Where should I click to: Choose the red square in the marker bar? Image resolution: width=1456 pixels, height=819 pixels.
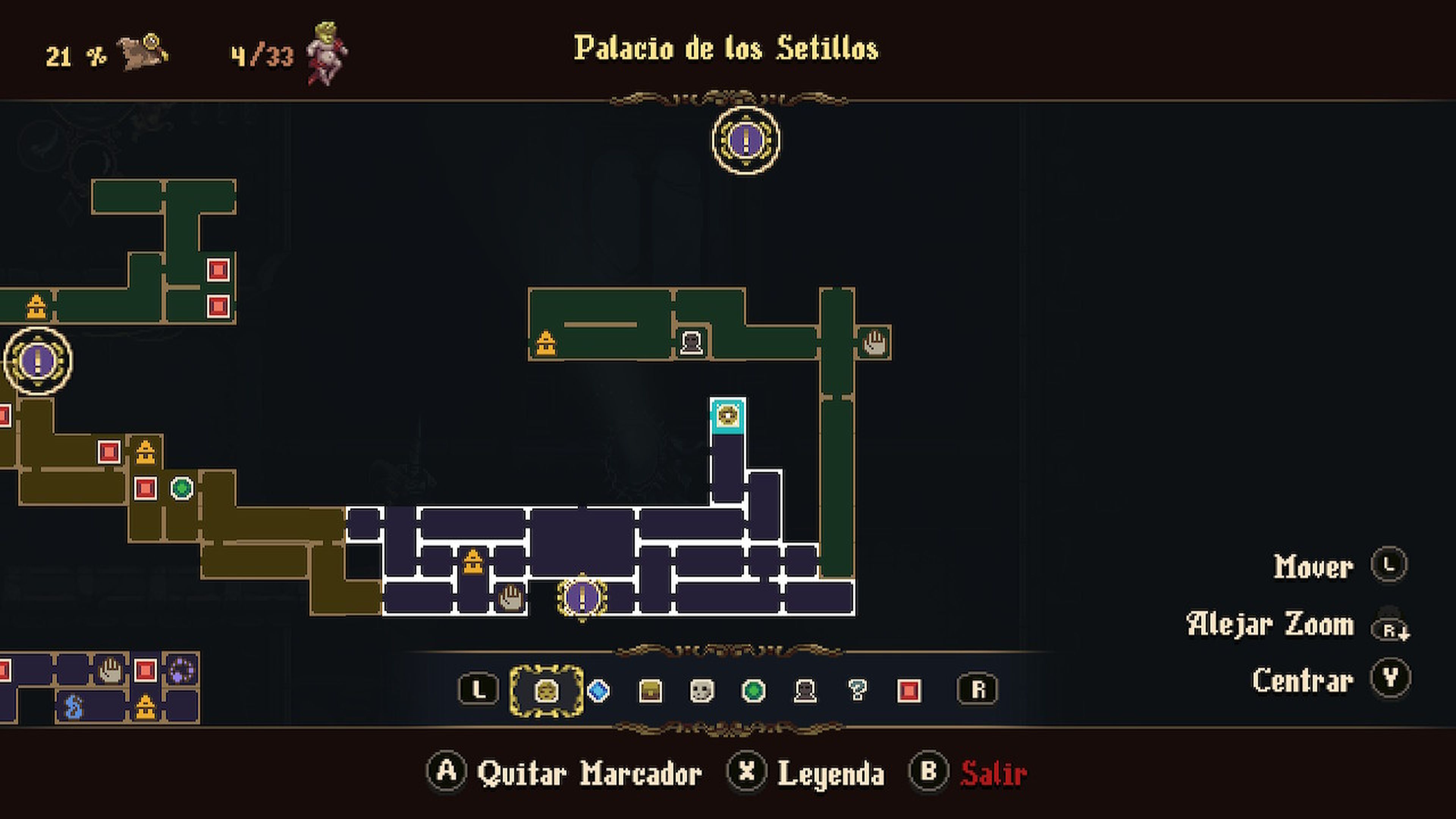click(x=909, y=691)
